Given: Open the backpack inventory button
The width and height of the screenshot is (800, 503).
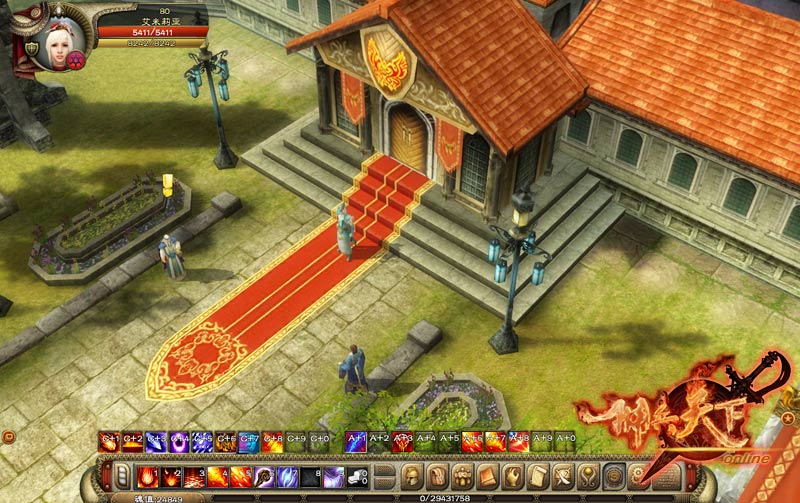Looking at the screenshot, I should pyautogui.click(x=461, y=475).
